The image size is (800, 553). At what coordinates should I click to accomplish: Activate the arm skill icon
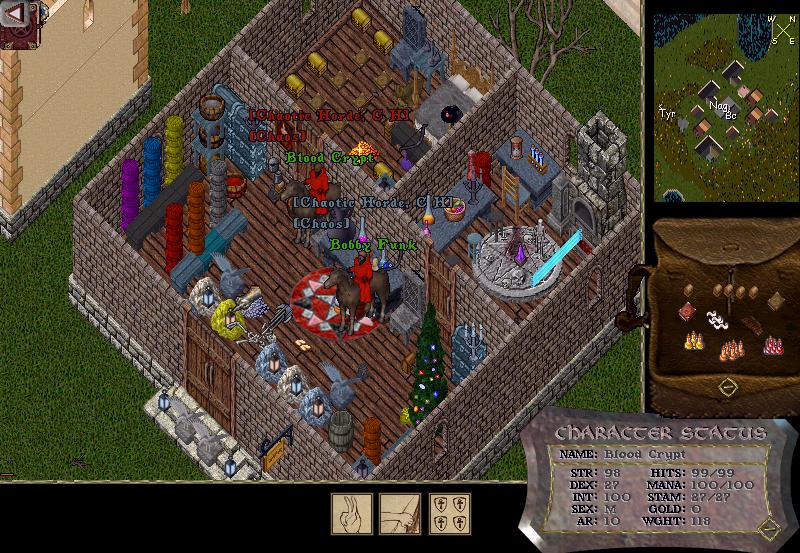(x=398, y=512)
